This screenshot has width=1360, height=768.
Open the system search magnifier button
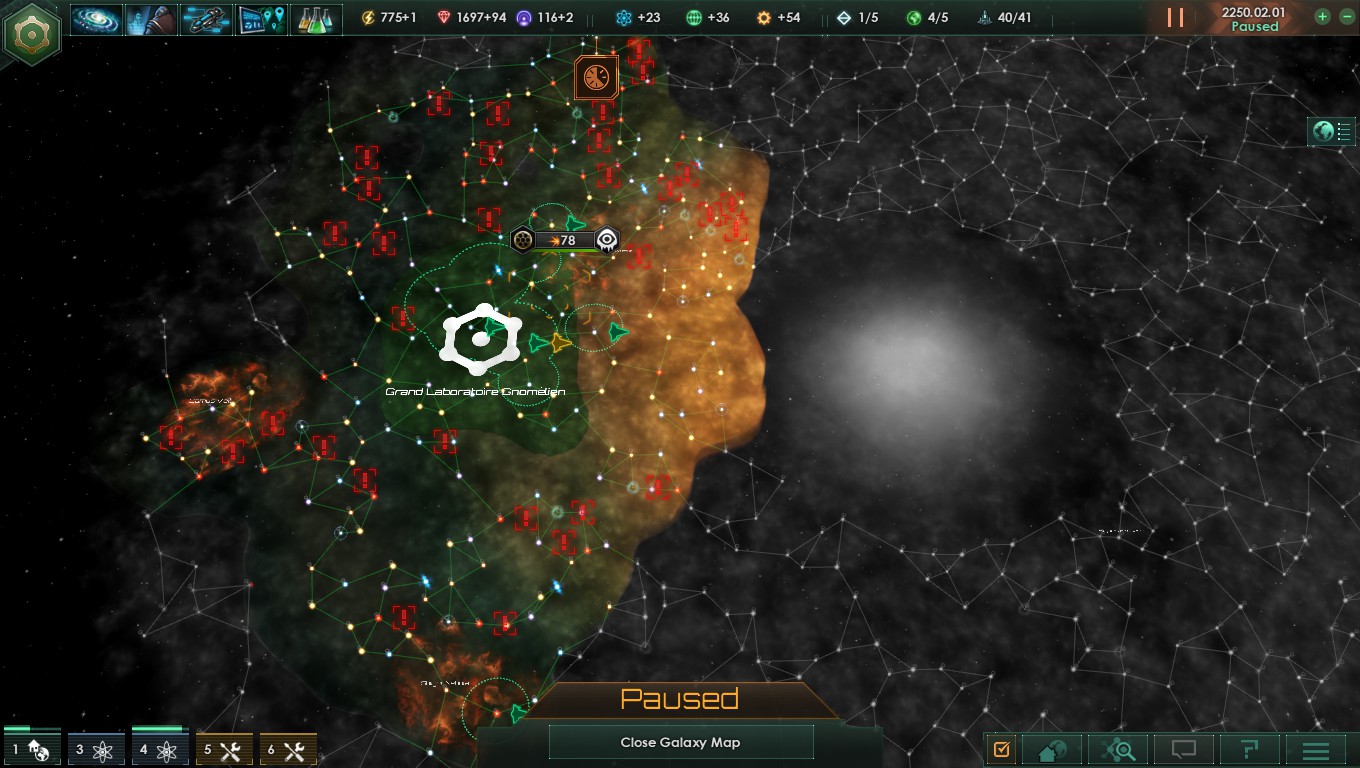(x=1118, y=749)
